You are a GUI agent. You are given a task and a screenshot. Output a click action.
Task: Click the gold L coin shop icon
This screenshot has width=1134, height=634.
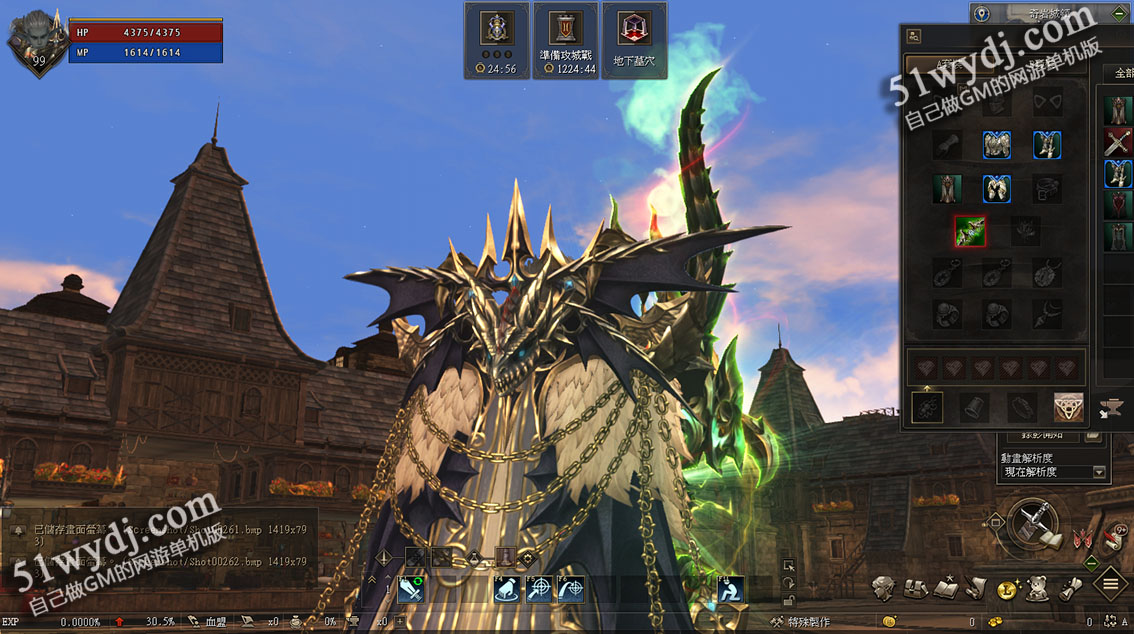(x=1007, y=590)
